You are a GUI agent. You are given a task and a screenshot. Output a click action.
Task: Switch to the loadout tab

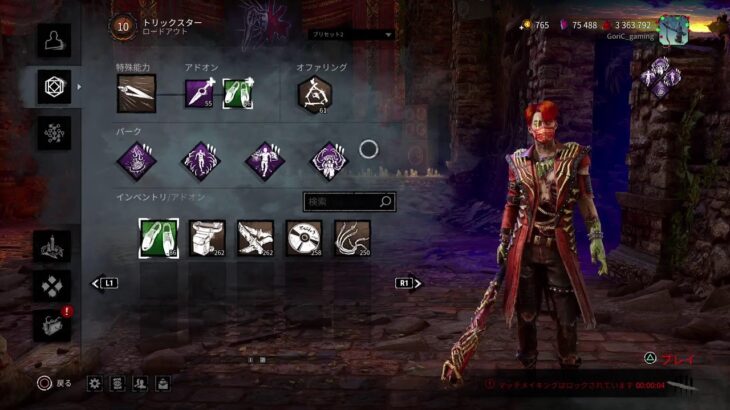coord(54,86)
